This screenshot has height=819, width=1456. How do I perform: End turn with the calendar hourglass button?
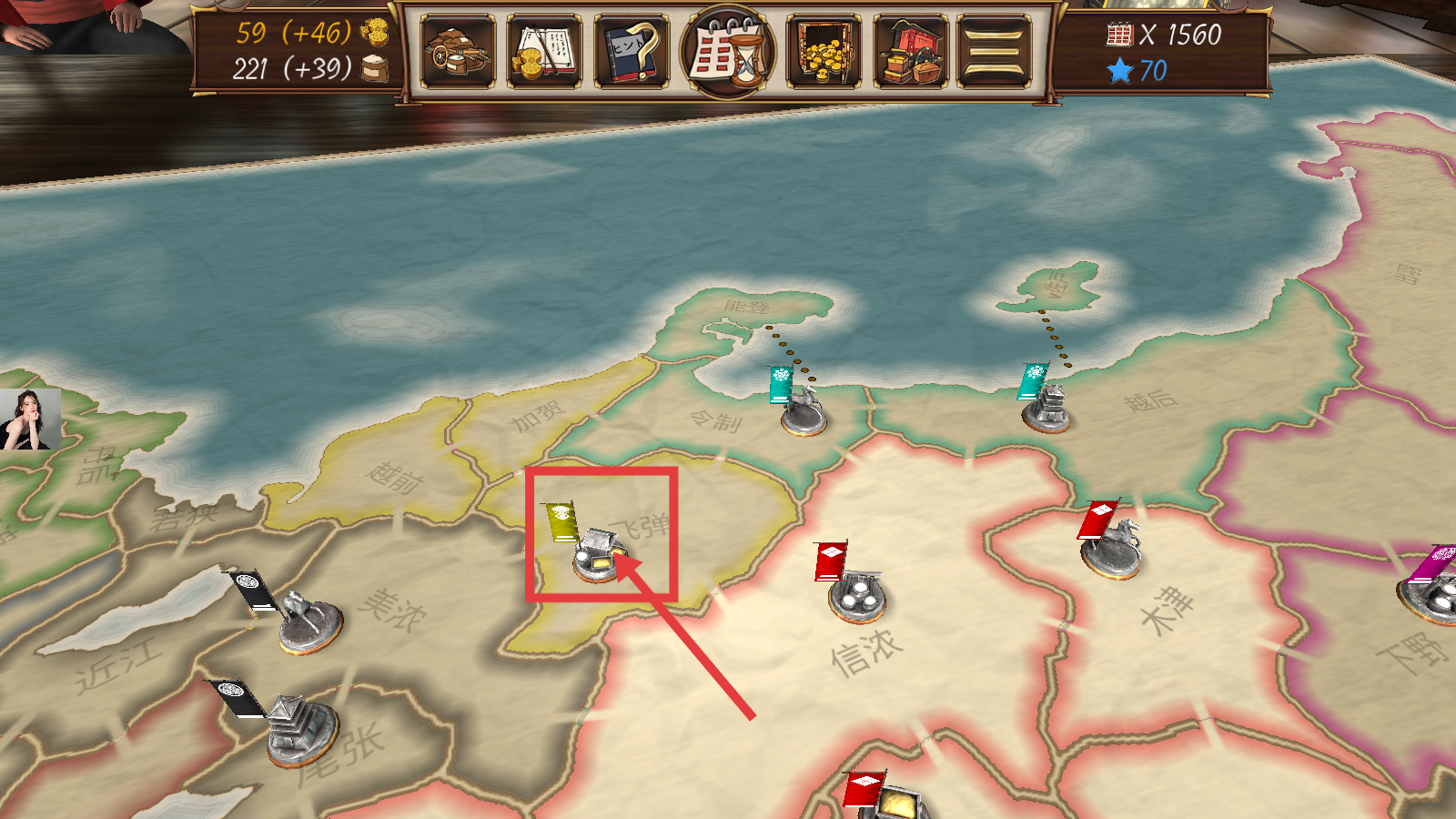728,51
